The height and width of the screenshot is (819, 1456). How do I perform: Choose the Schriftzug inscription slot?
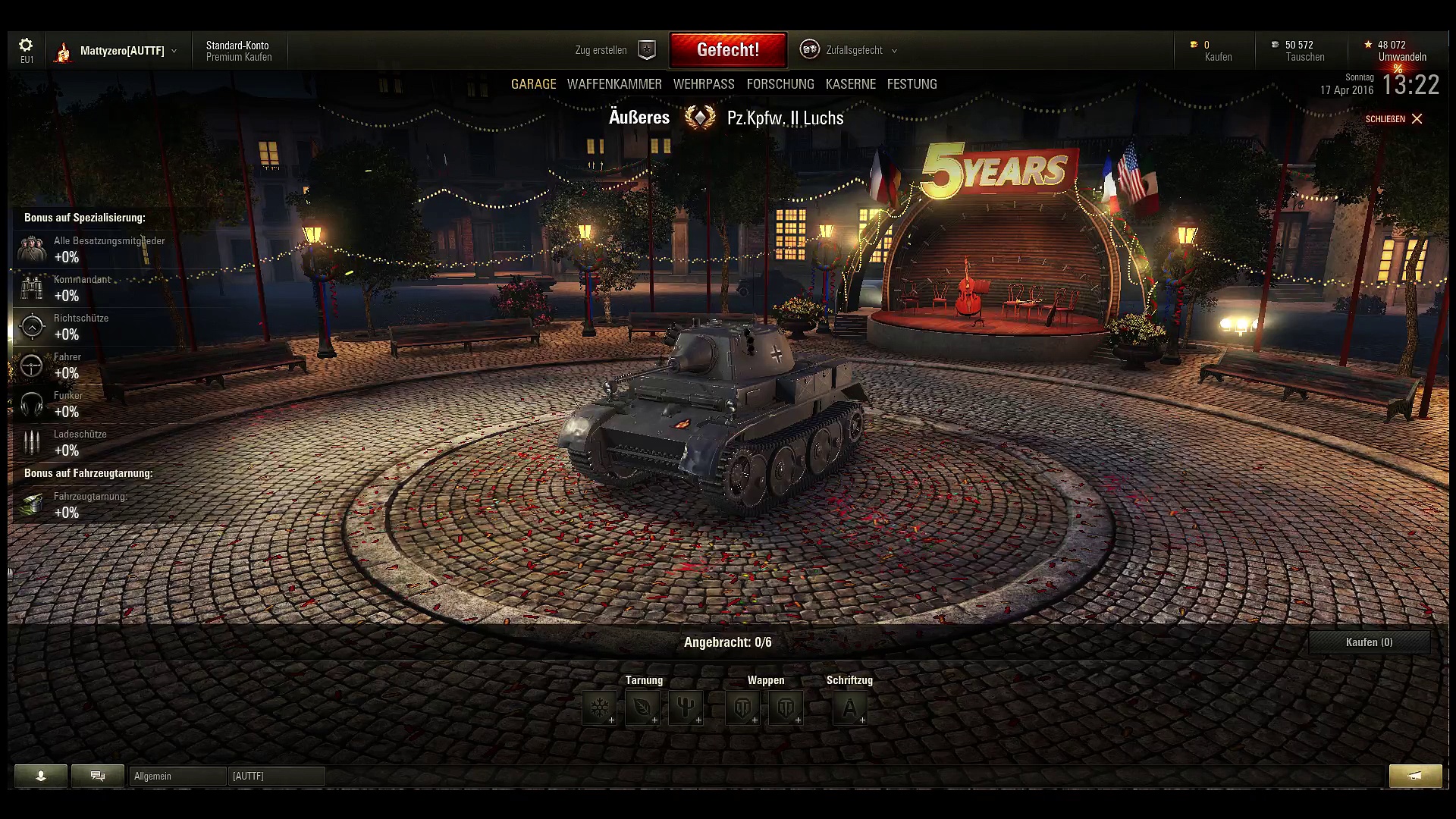(849, 708)
